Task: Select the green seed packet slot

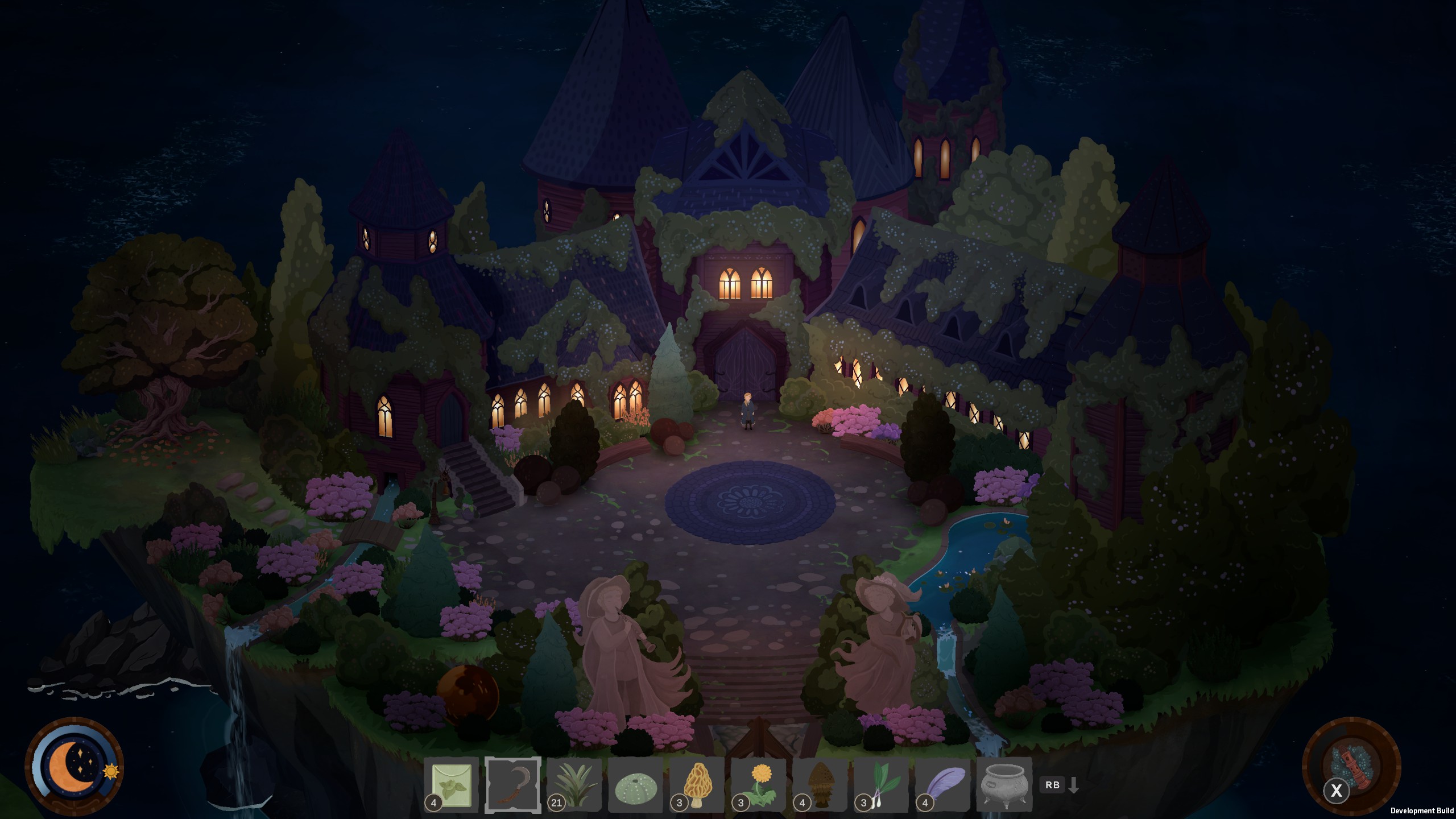Action: click(452, 785)
